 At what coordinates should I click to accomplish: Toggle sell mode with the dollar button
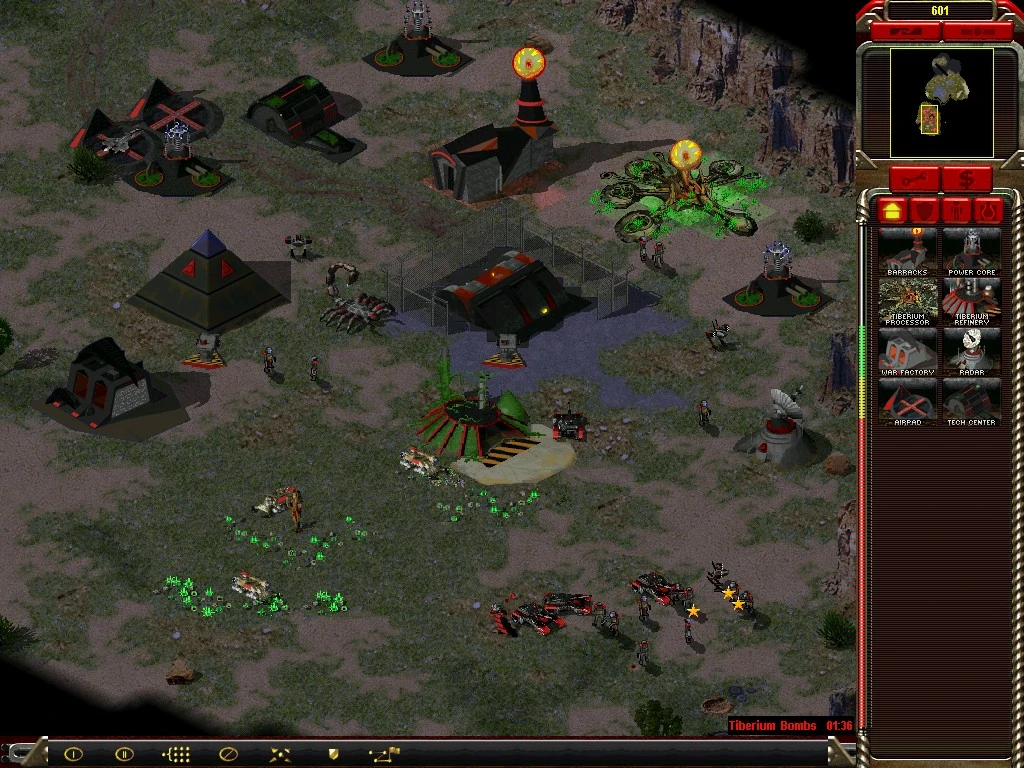click(966, 180)
